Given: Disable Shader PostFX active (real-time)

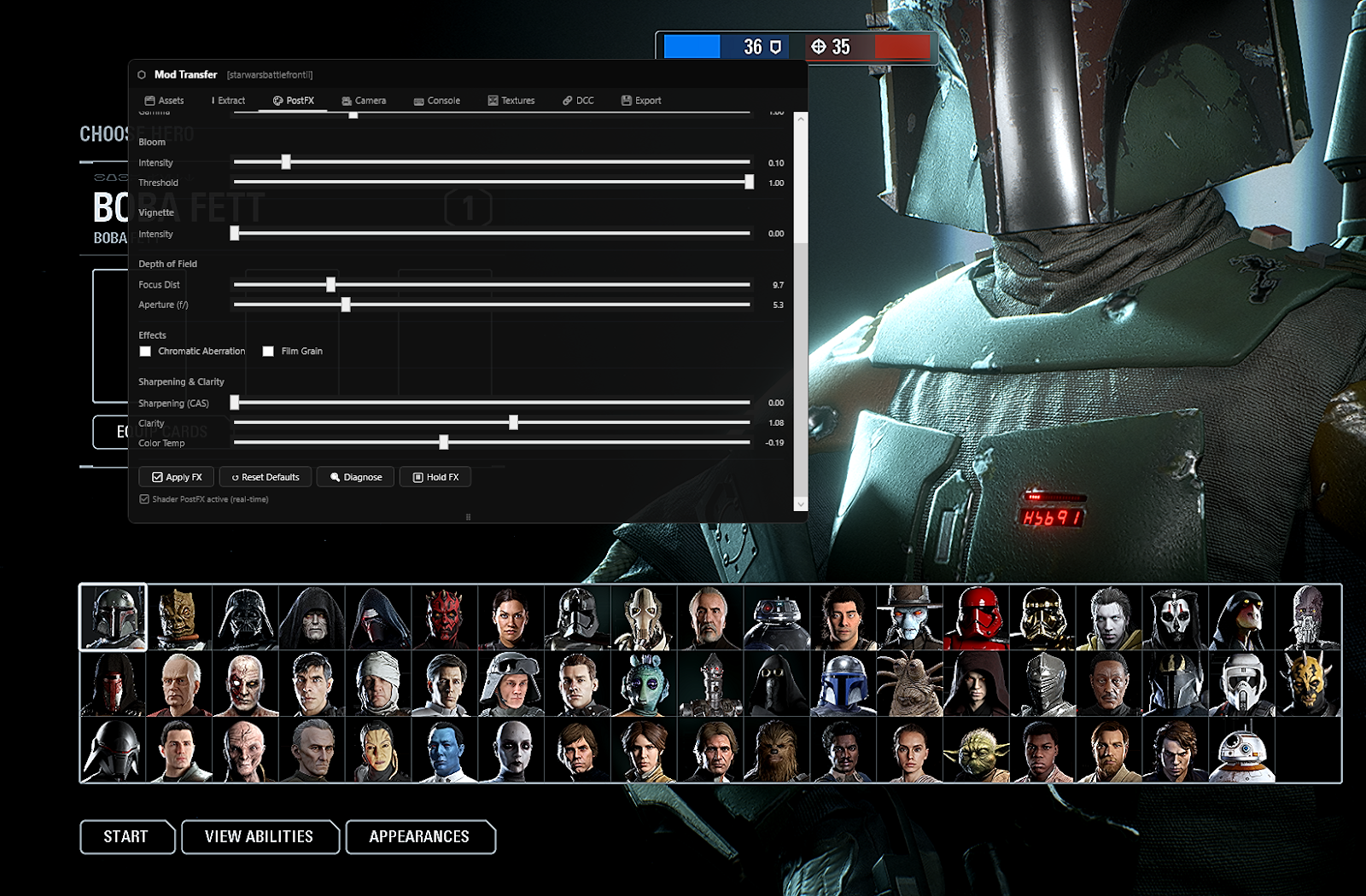Looking at the screenshot, I should [x=144, y=498].
